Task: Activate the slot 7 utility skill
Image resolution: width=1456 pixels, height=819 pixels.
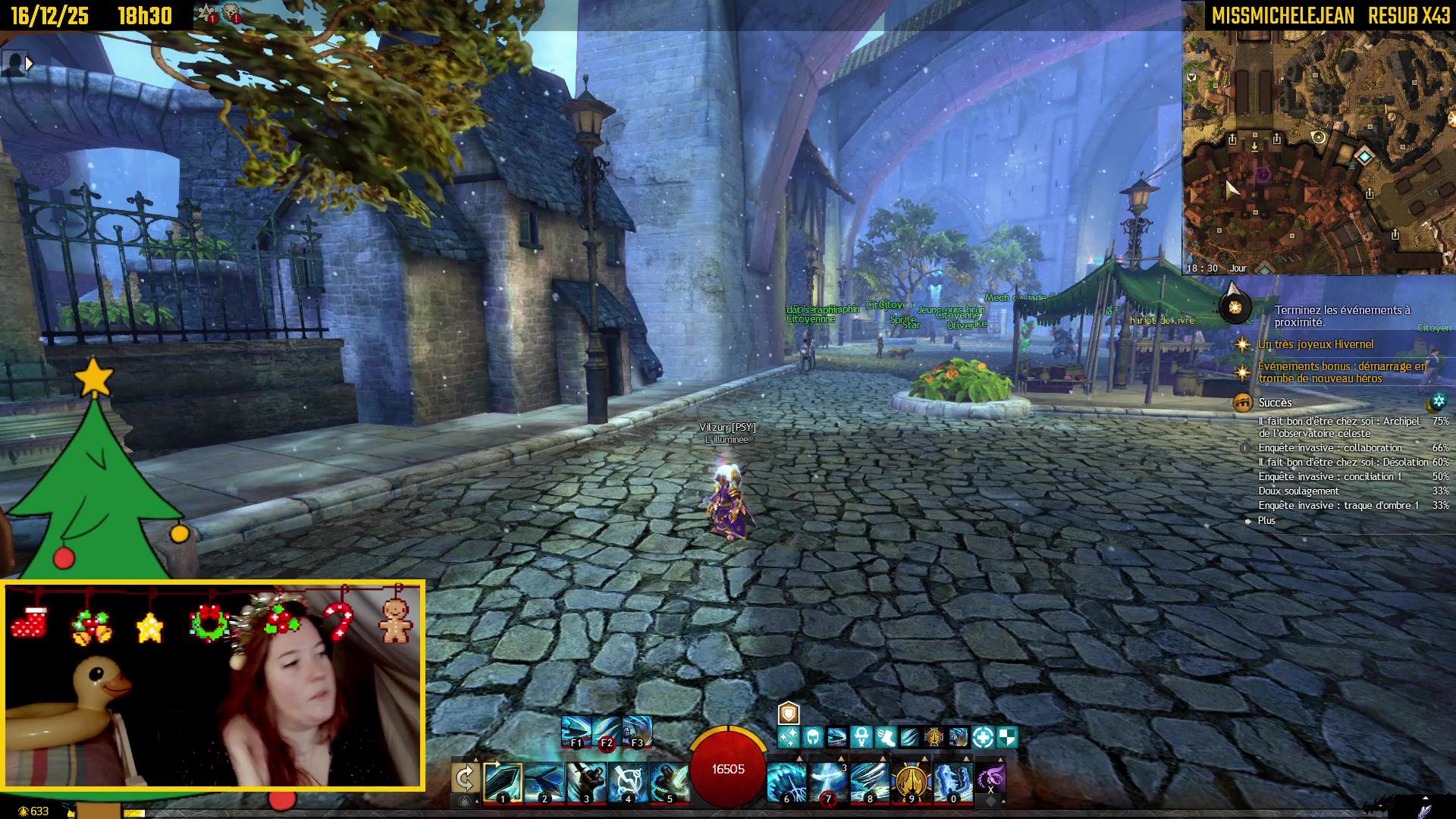Action: (828, 782)
